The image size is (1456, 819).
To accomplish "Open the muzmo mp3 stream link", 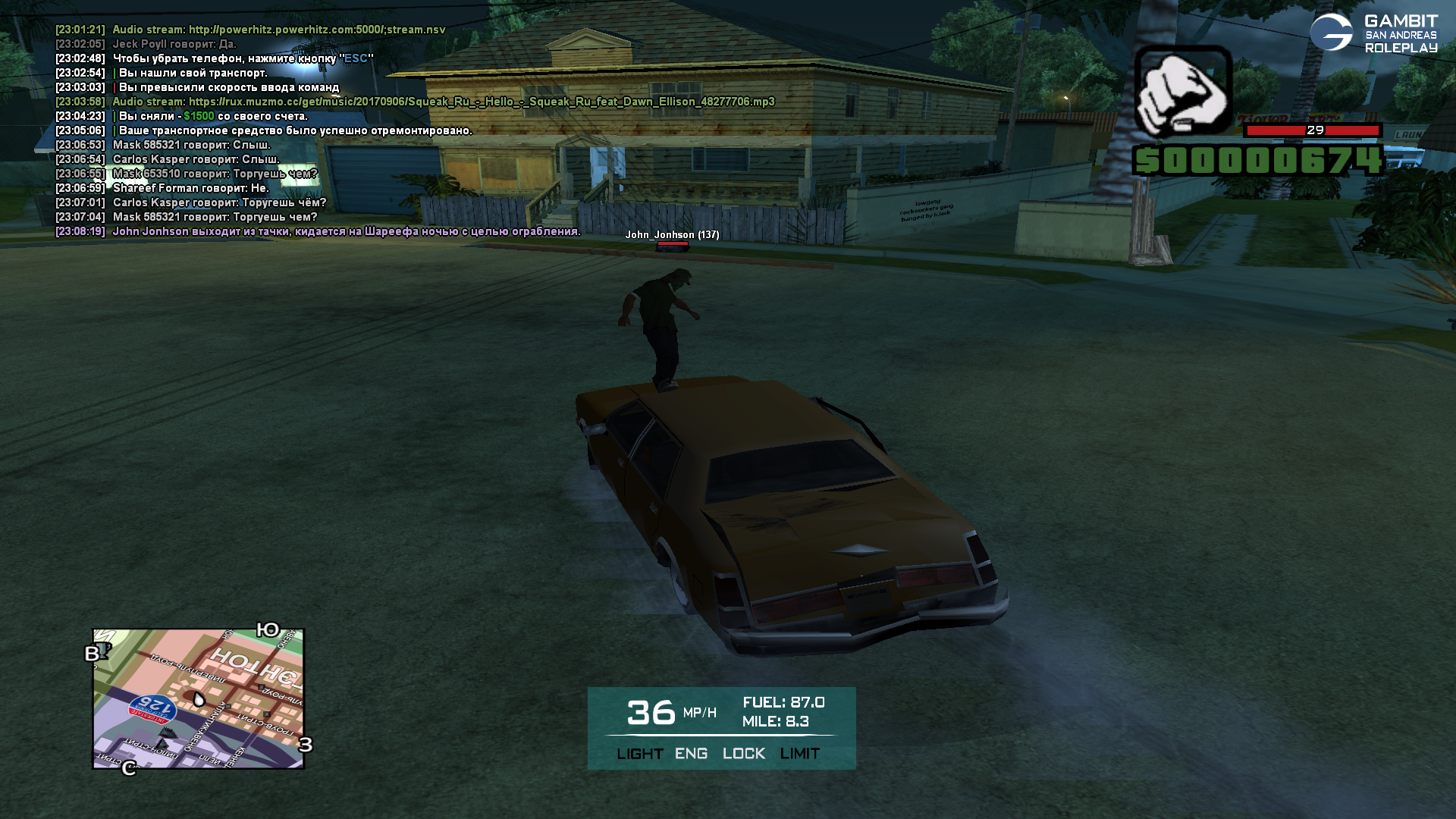I will coord(482,102).
